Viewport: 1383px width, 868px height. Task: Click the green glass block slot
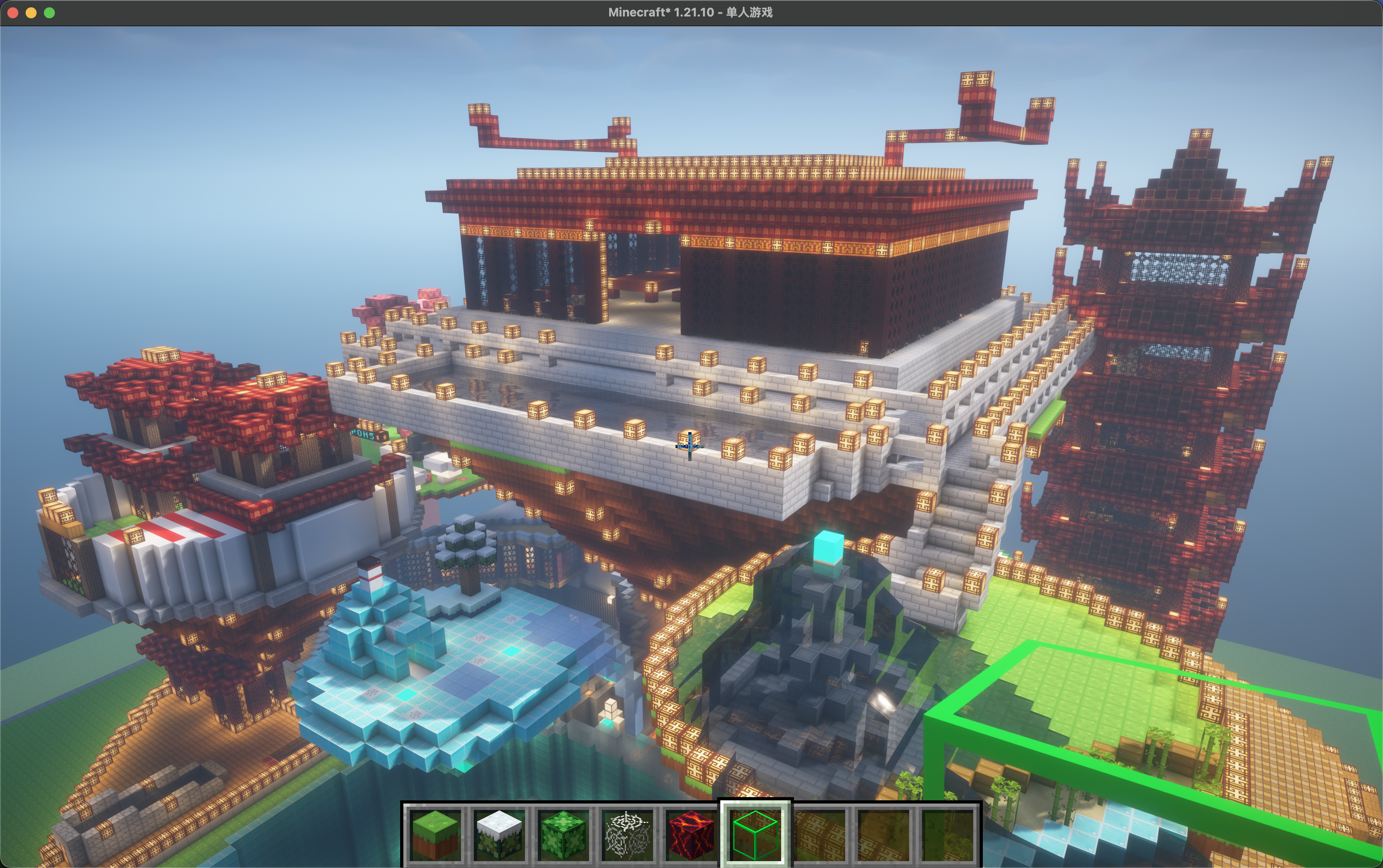[x=755, y=834]
